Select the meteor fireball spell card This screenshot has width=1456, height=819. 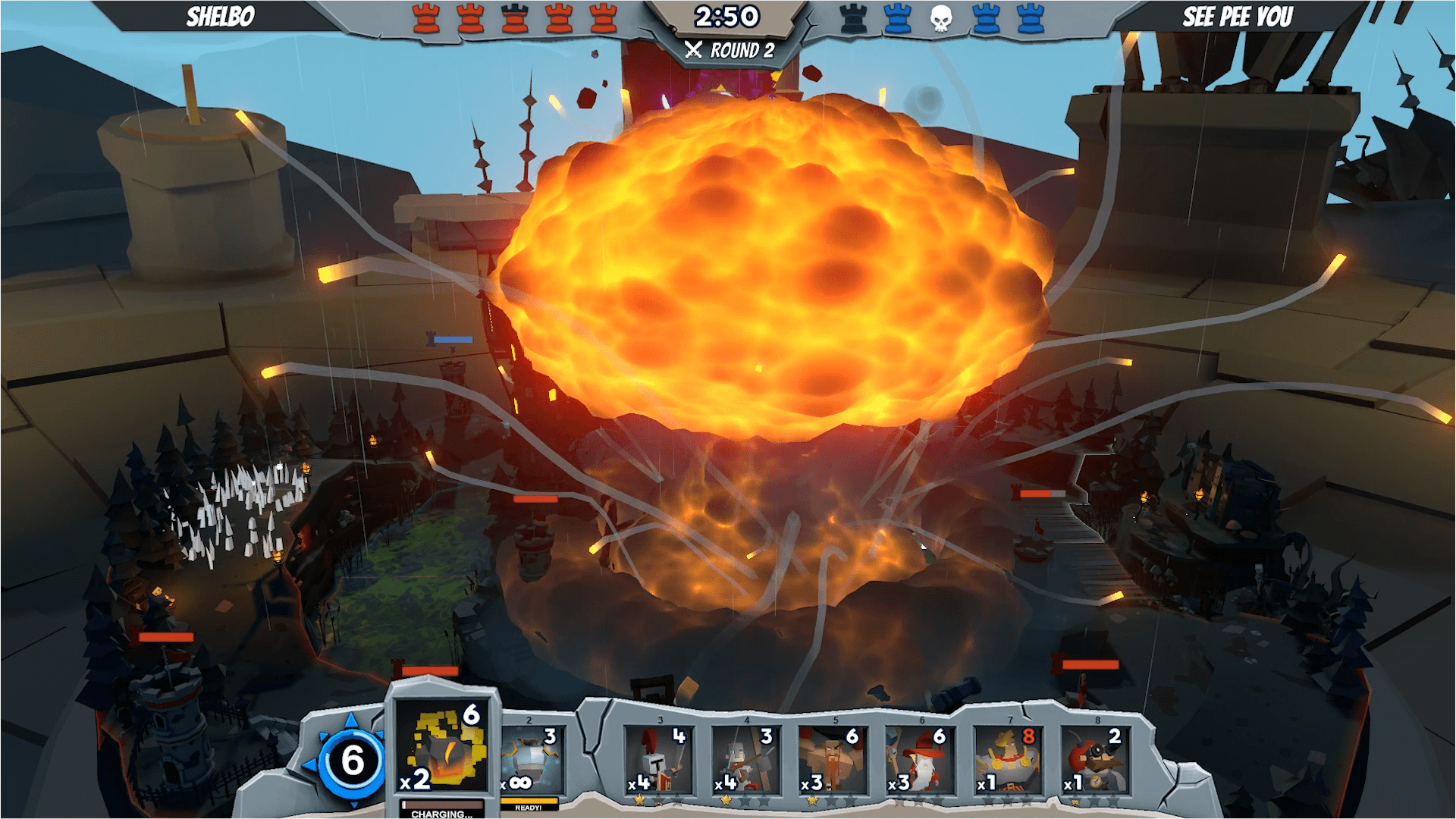[444, 747]
